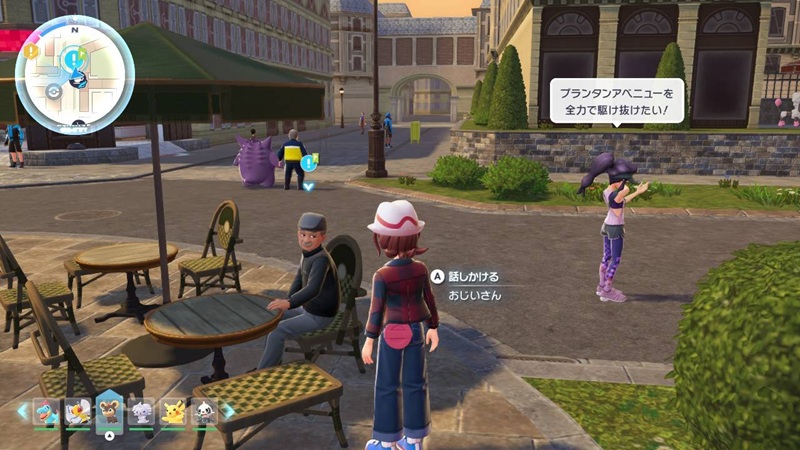The width and height of the screenshot is (800, 450).
Task: Click the left arrow beside the party bar
Action: coord(22,410)
